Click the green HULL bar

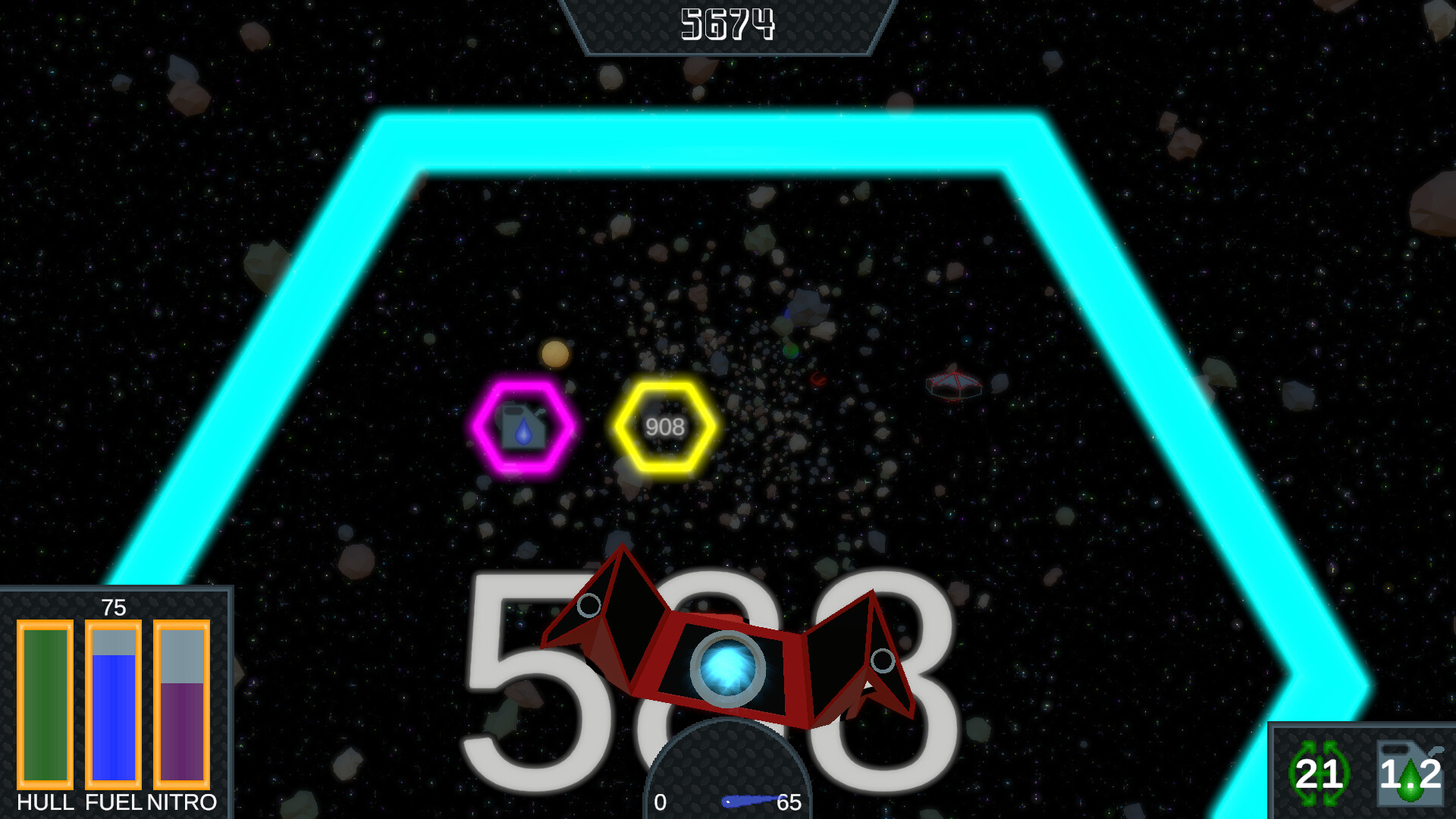click(x=44, y=705)
